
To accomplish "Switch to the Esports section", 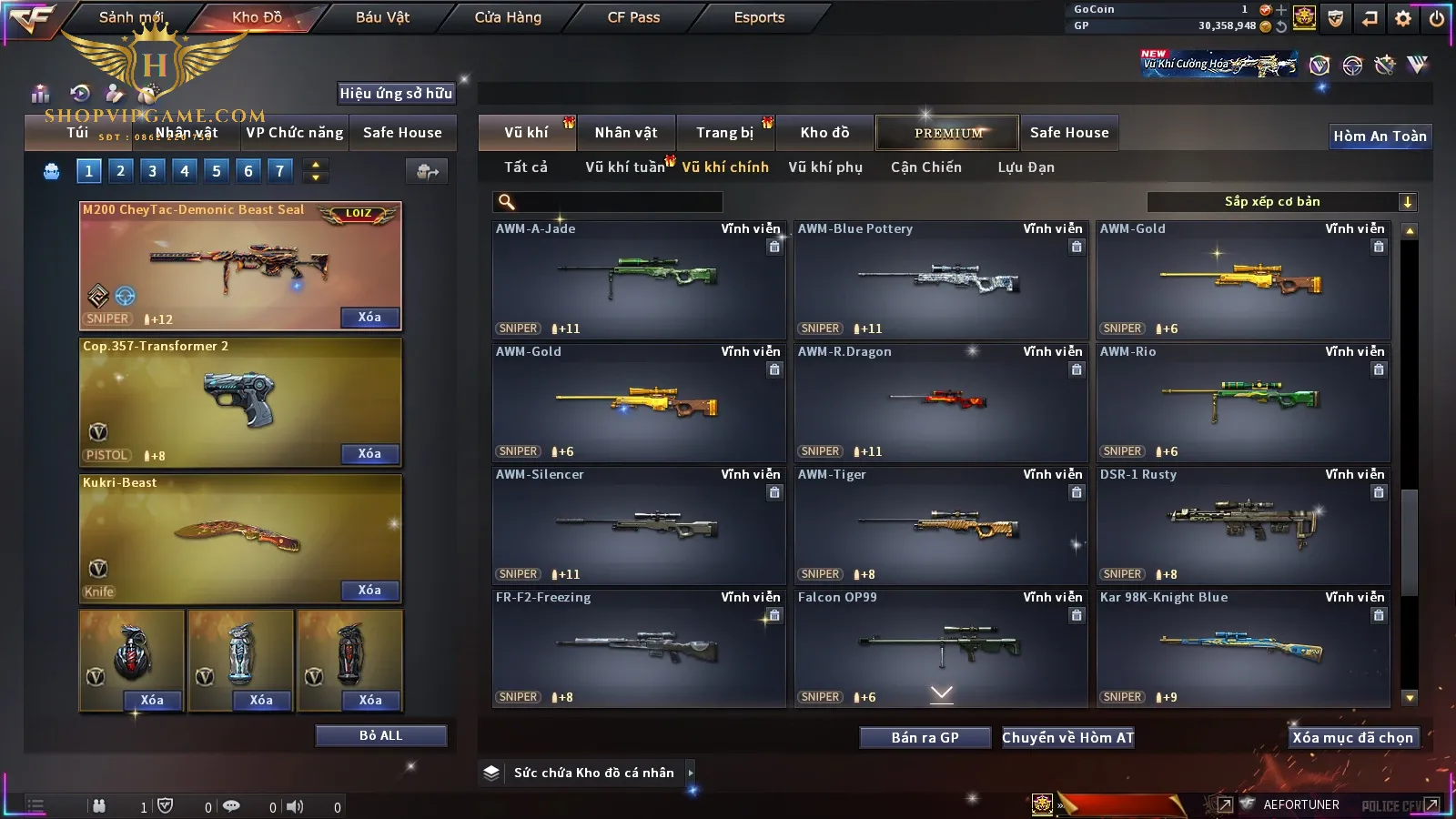I will pos(759,17).
